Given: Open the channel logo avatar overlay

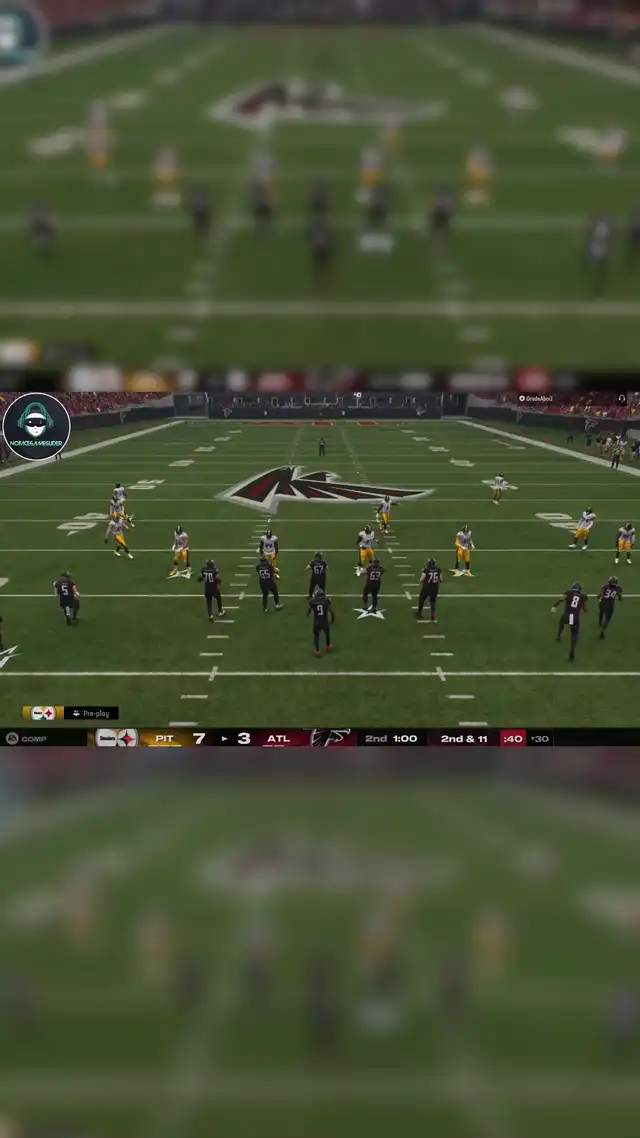Looking at the screenshot, I should pyautogui.click(x=36, y=426).
